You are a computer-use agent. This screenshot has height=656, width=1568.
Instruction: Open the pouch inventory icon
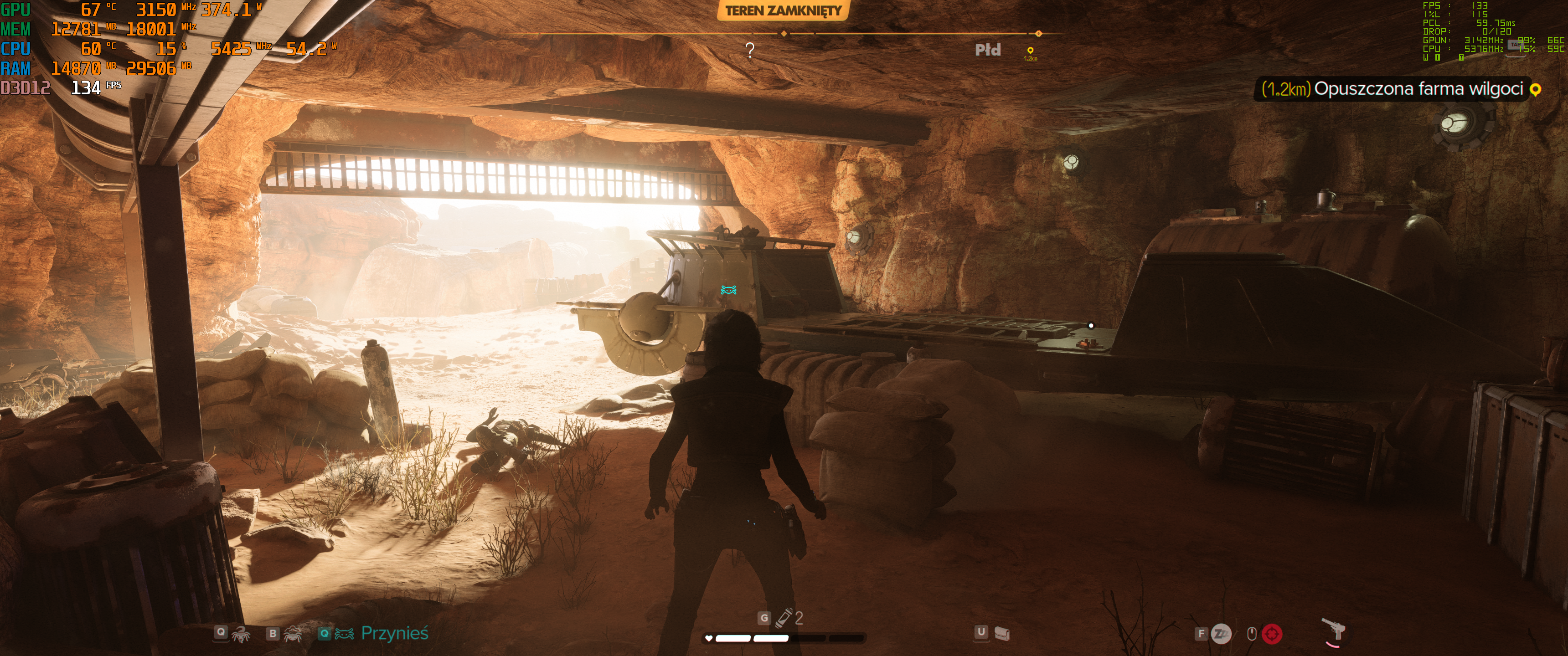point(1002,634)
